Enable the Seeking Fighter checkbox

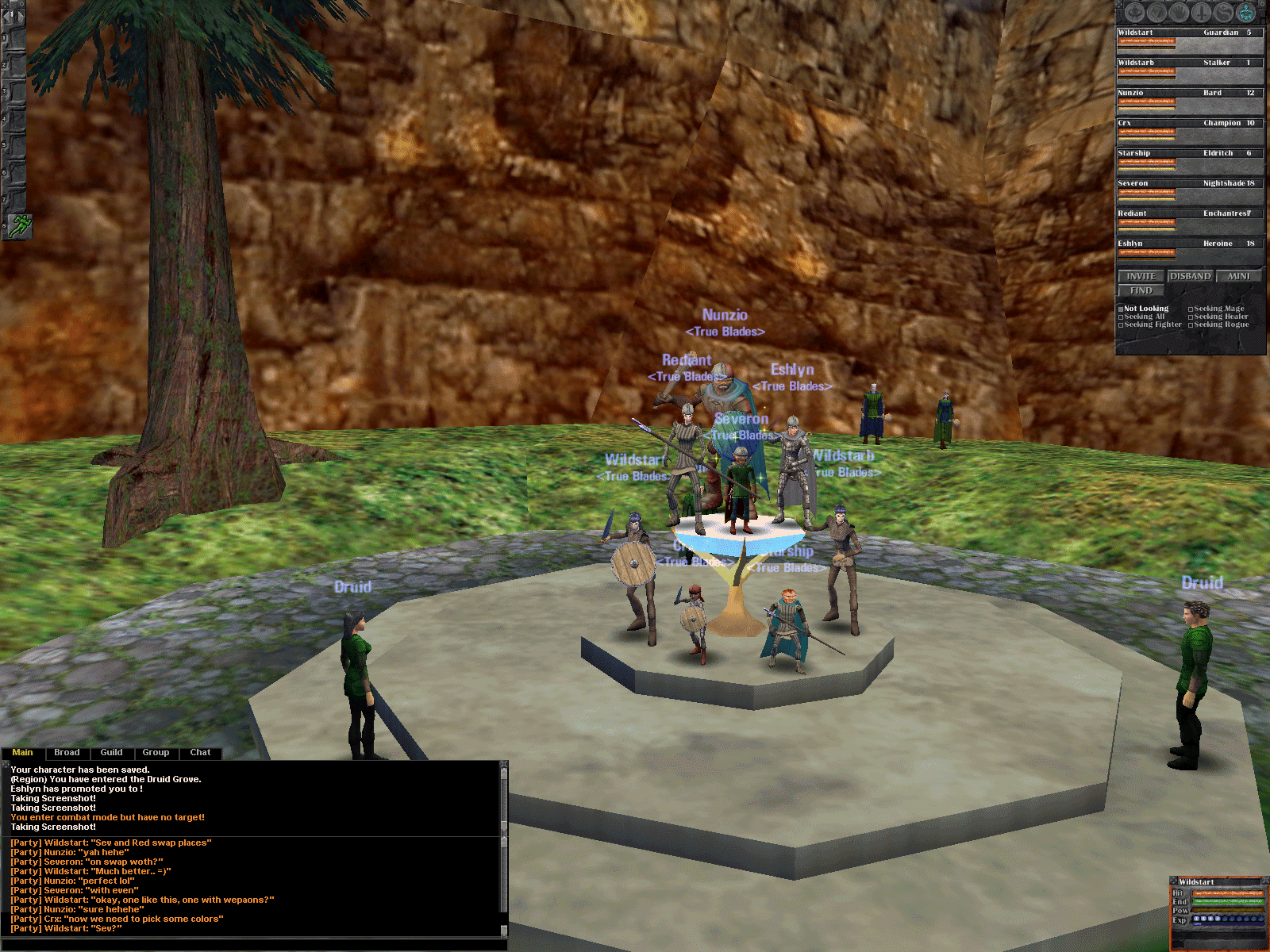1121,325
